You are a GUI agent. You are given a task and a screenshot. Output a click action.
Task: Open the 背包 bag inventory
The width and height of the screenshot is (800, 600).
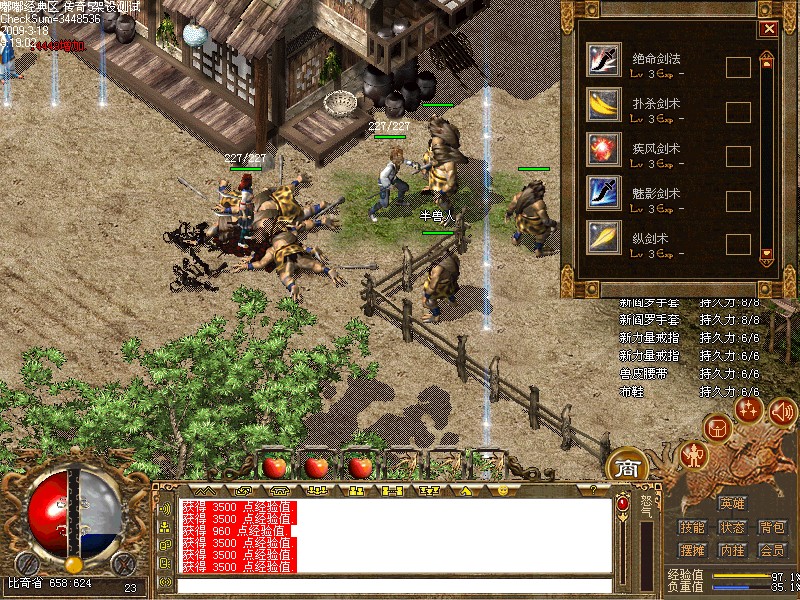[772, 527]
